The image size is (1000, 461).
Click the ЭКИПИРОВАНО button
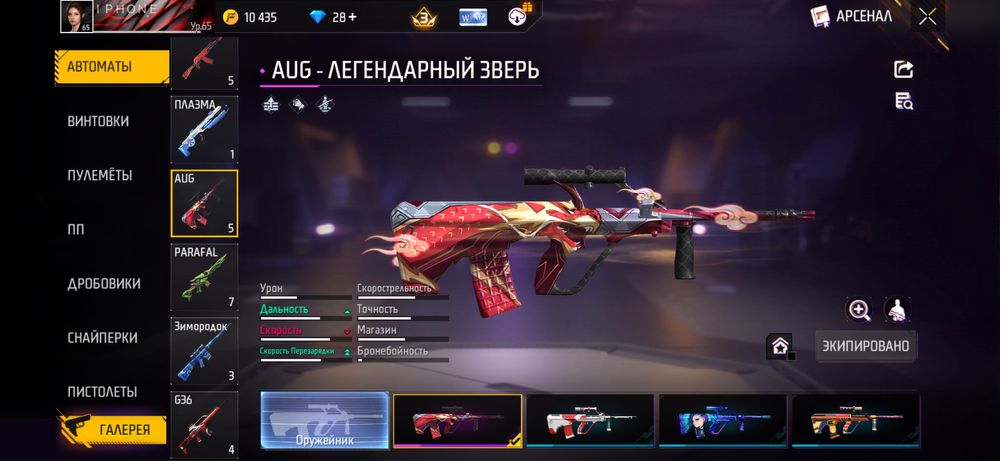(865, 346)
